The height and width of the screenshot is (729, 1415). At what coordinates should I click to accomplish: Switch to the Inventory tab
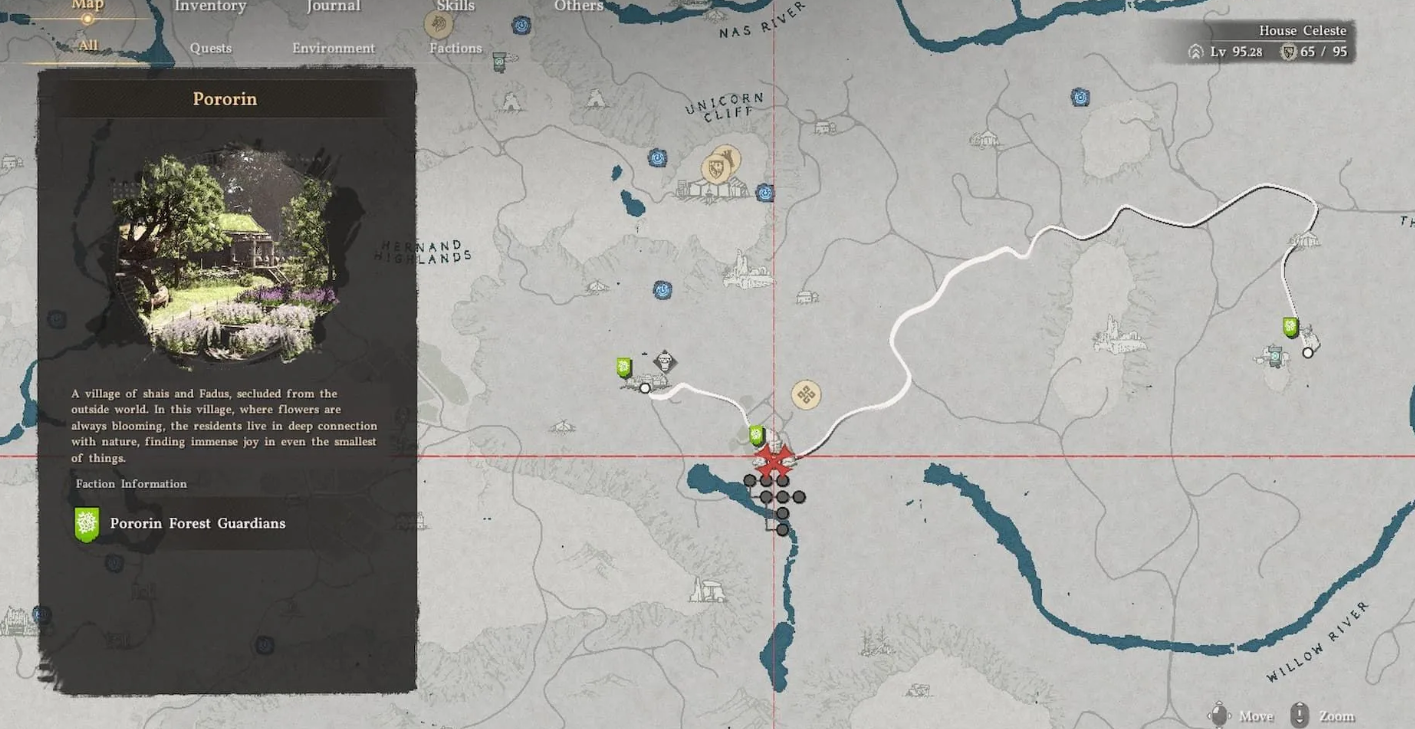pyautogui.click(x=210, y=6)
